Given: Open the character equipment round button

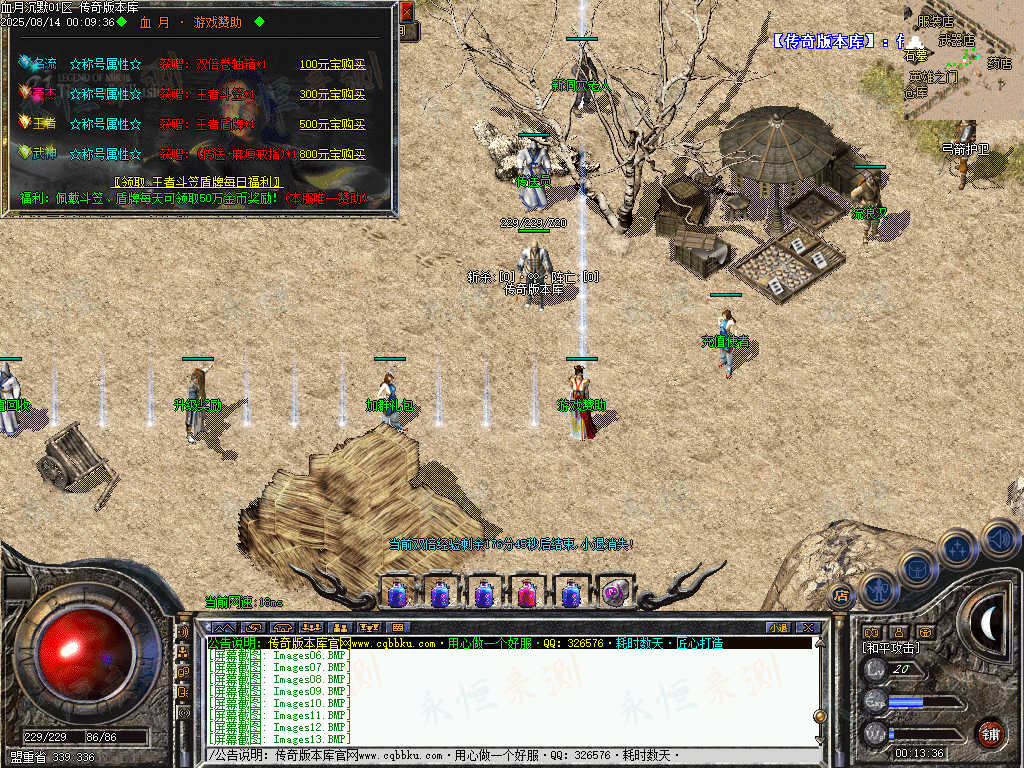Looking at the screenshot, I should point(877,590).
